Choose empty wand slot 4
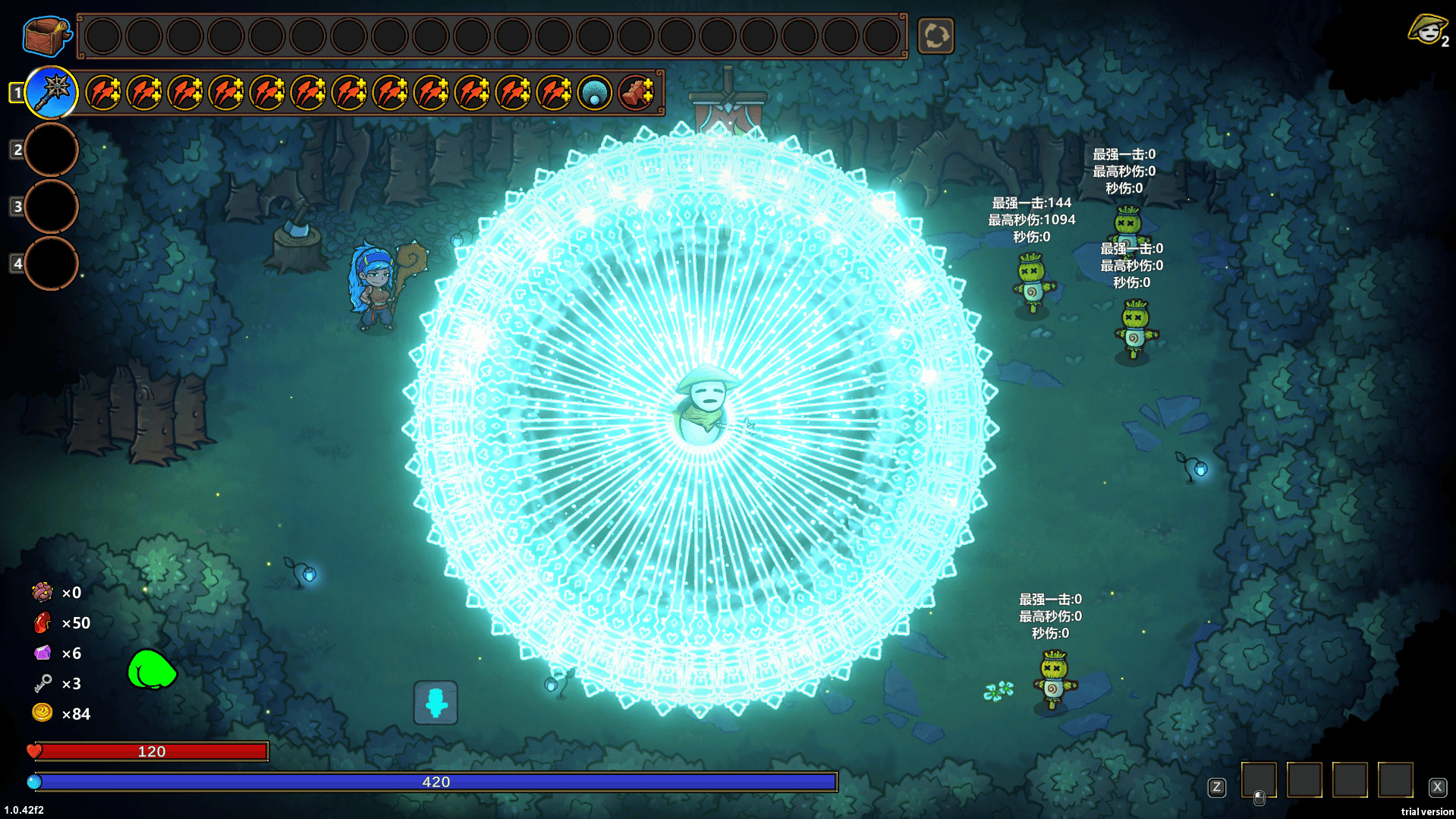This screenshot has height=819, width=1456. click(52, 263)
